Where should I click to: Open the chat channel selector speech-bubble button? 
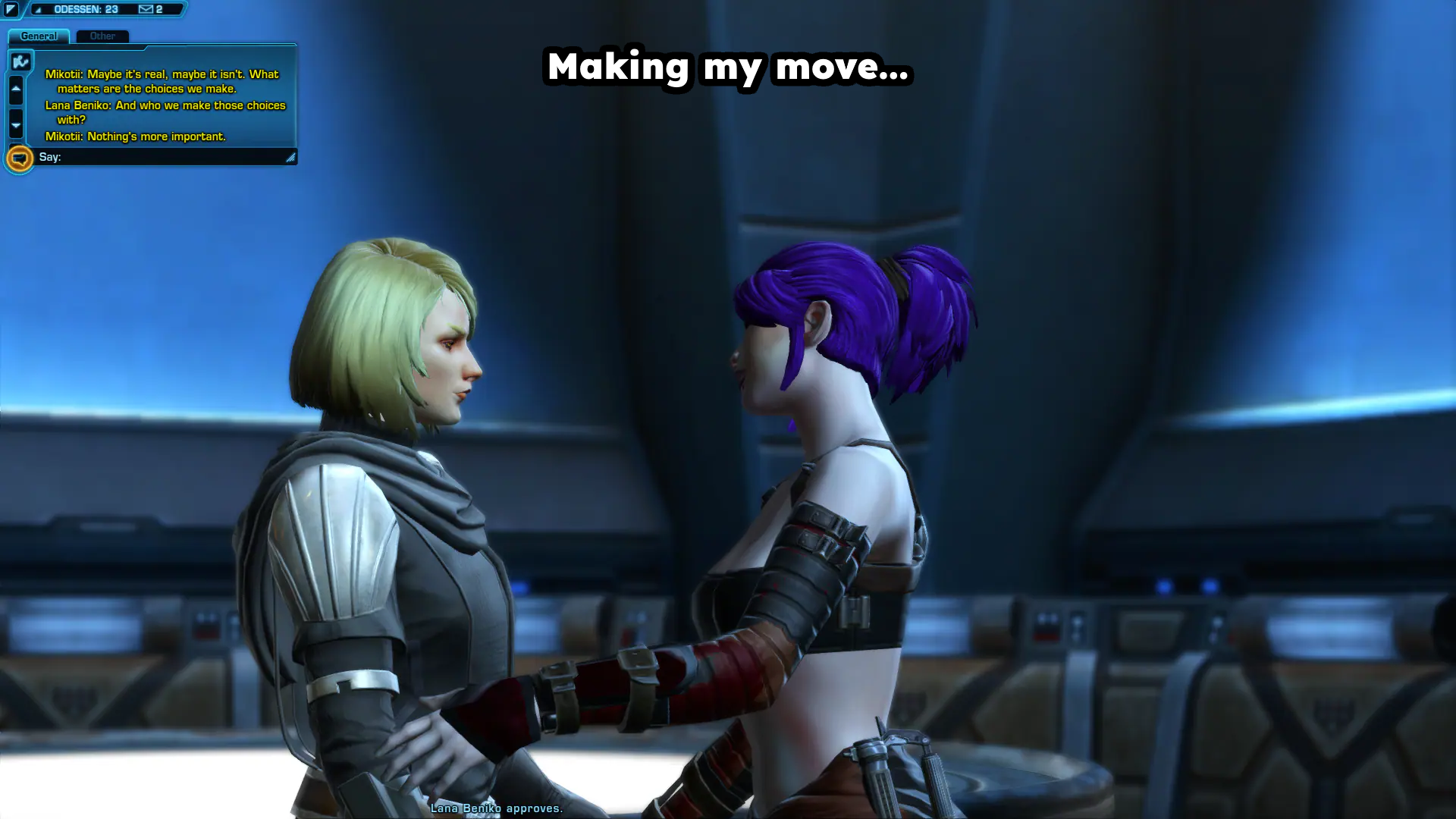[20, 158]
